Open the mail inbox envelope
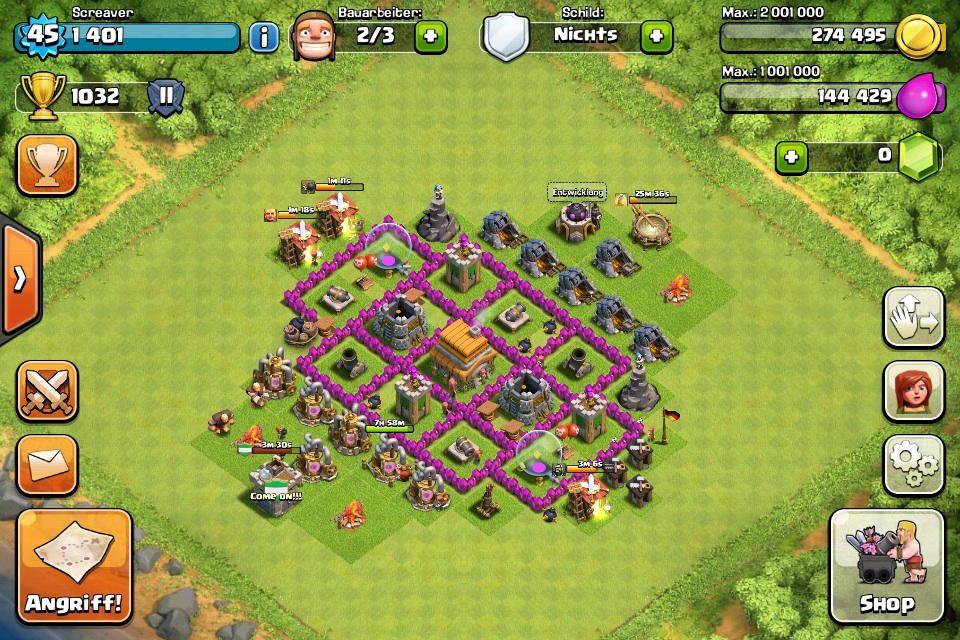The width and height of the screenshot is (960, 640). pyautogui.click(x=46, y=465)
